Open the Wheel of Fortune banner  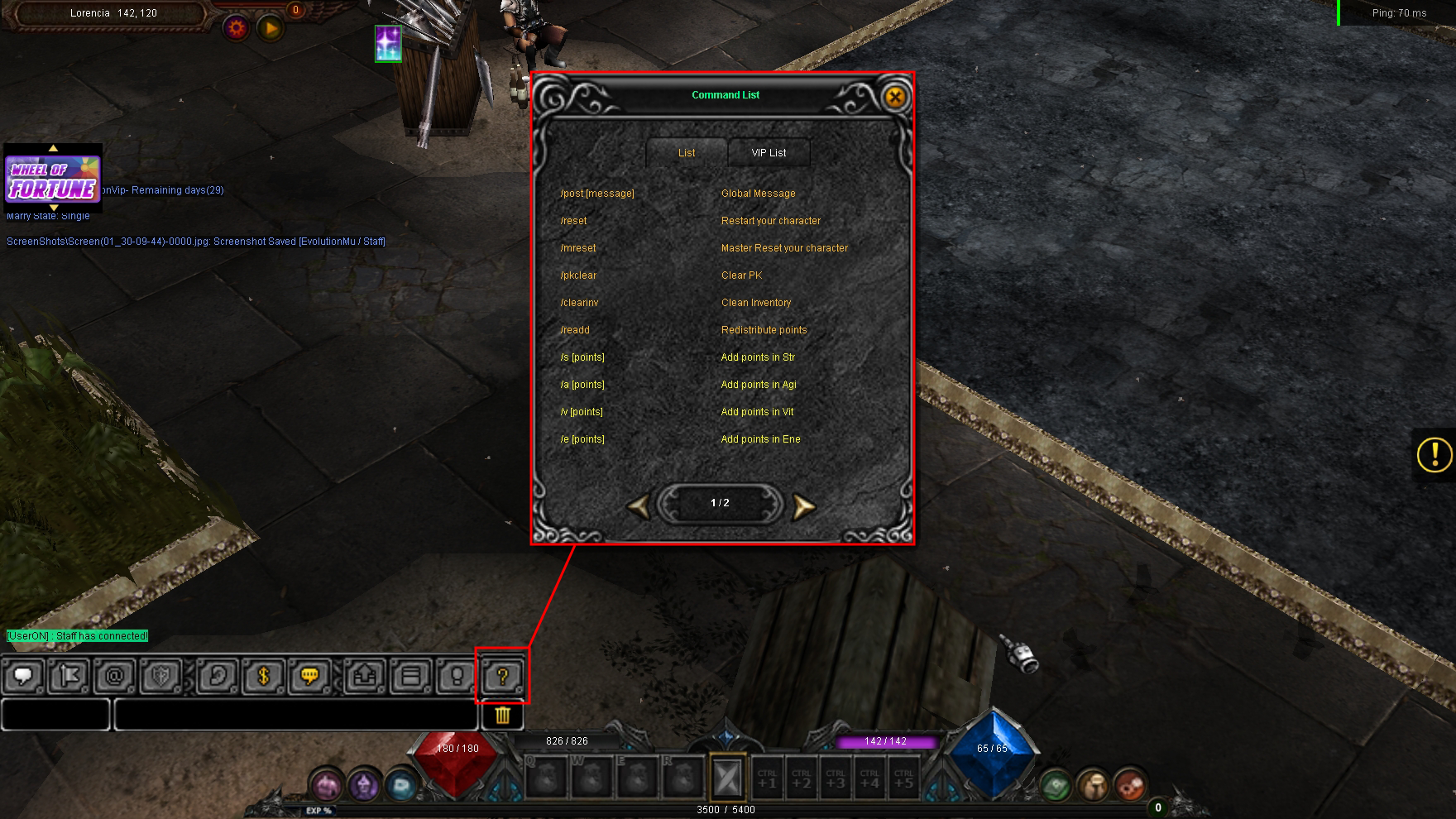tap(53, 180)
